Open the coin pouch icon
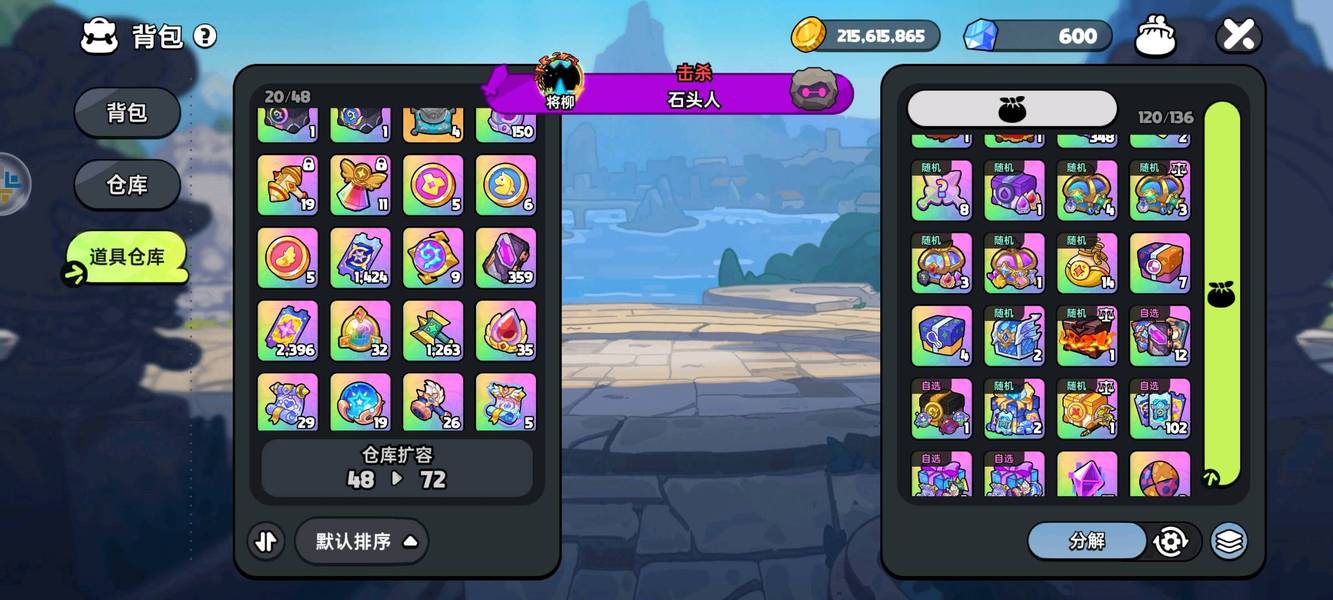 (1155, 37)
